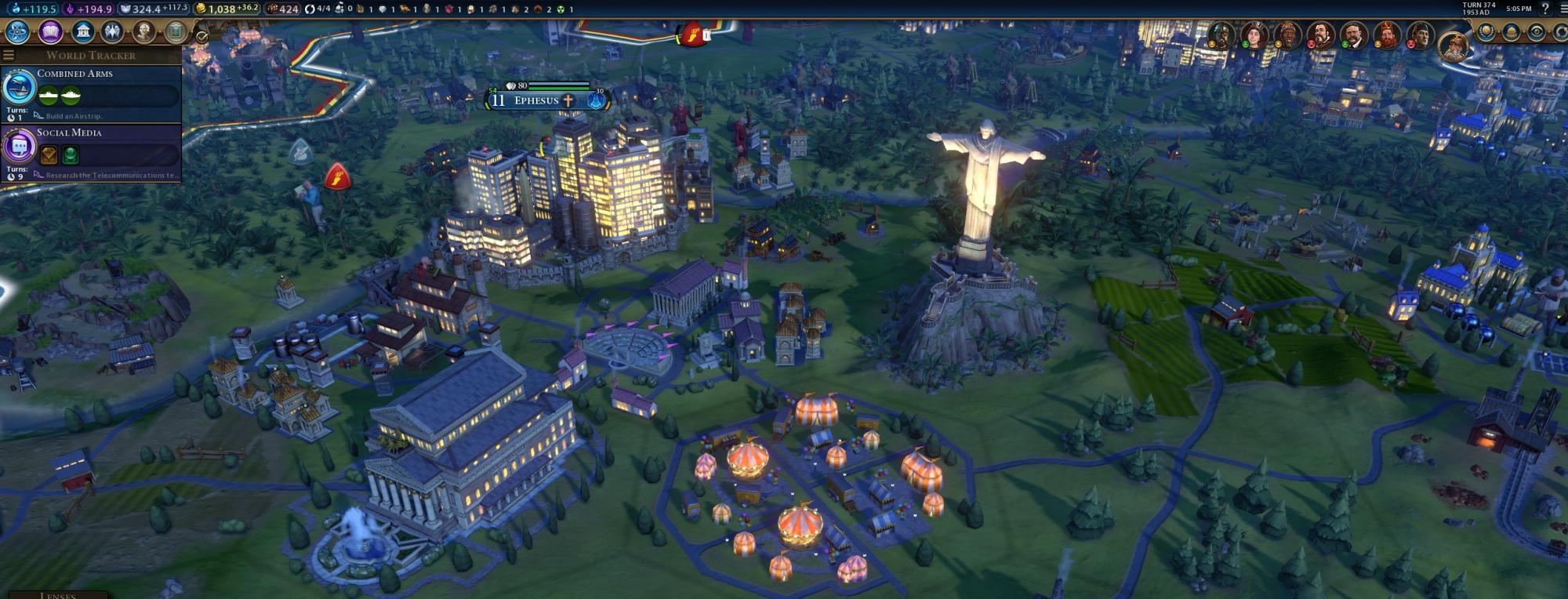Select the leader portrait with horned helmet

[1220, 36]
